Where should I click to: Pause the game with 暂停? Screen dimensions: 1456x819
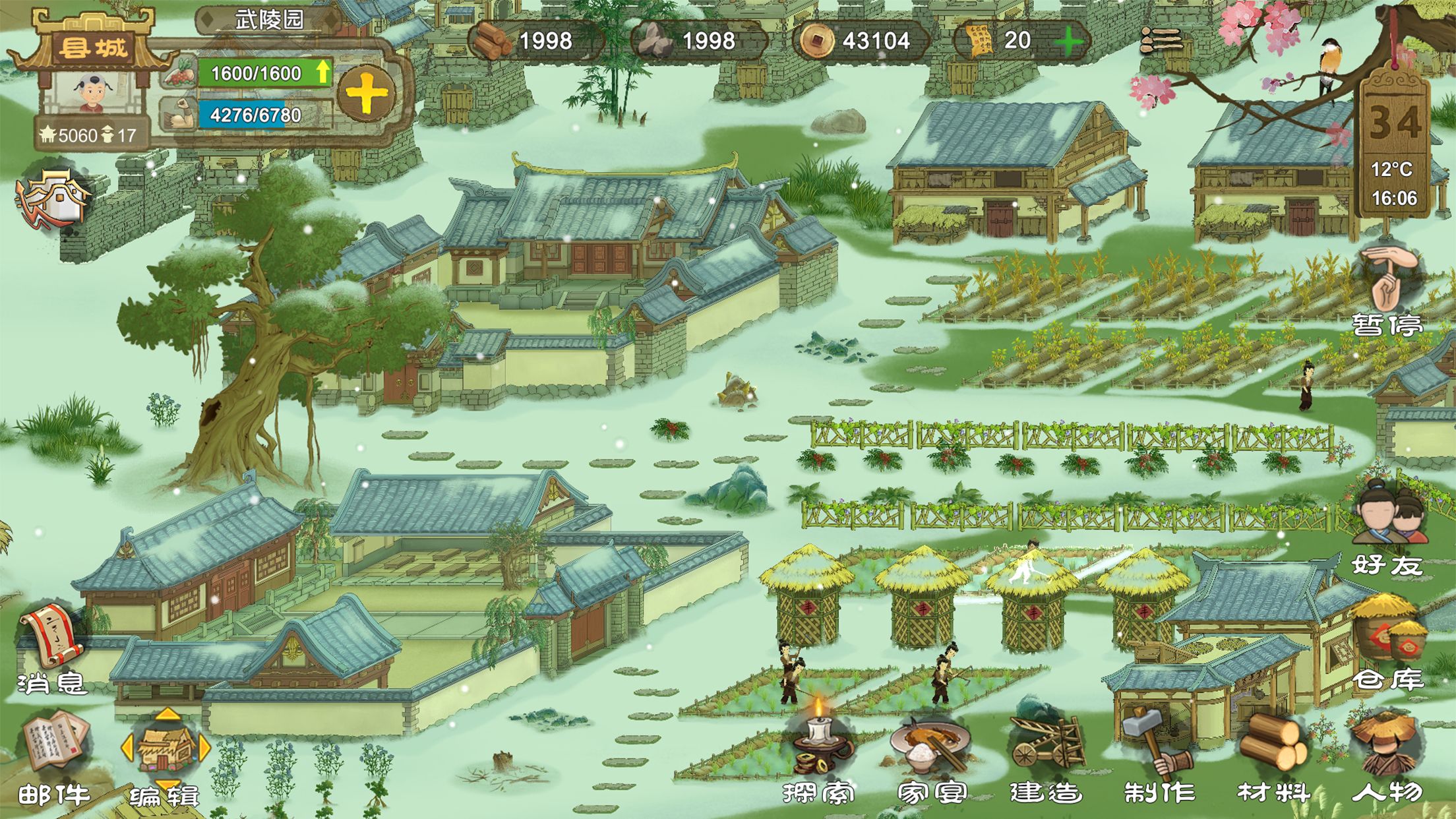[1387, 290]
